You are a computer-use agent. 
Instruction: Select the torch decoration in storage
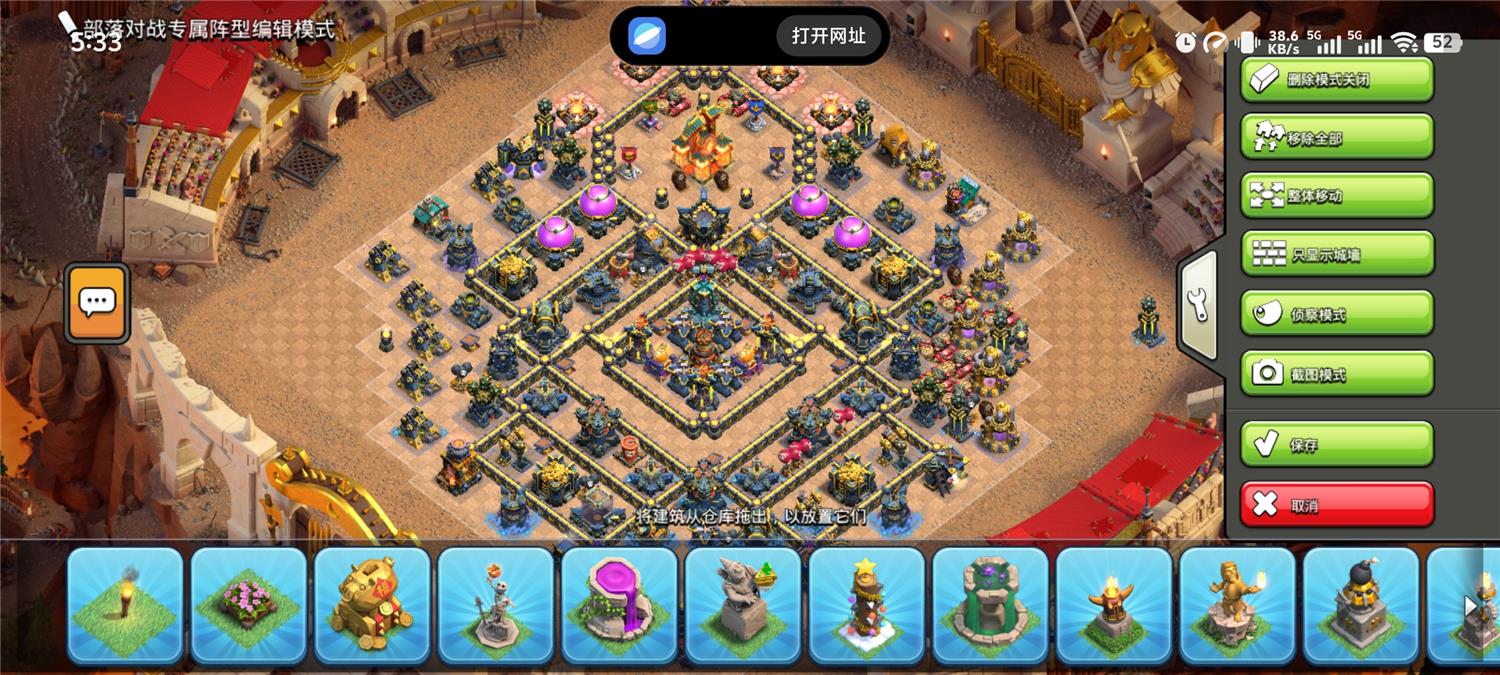[x=125, y=604]
